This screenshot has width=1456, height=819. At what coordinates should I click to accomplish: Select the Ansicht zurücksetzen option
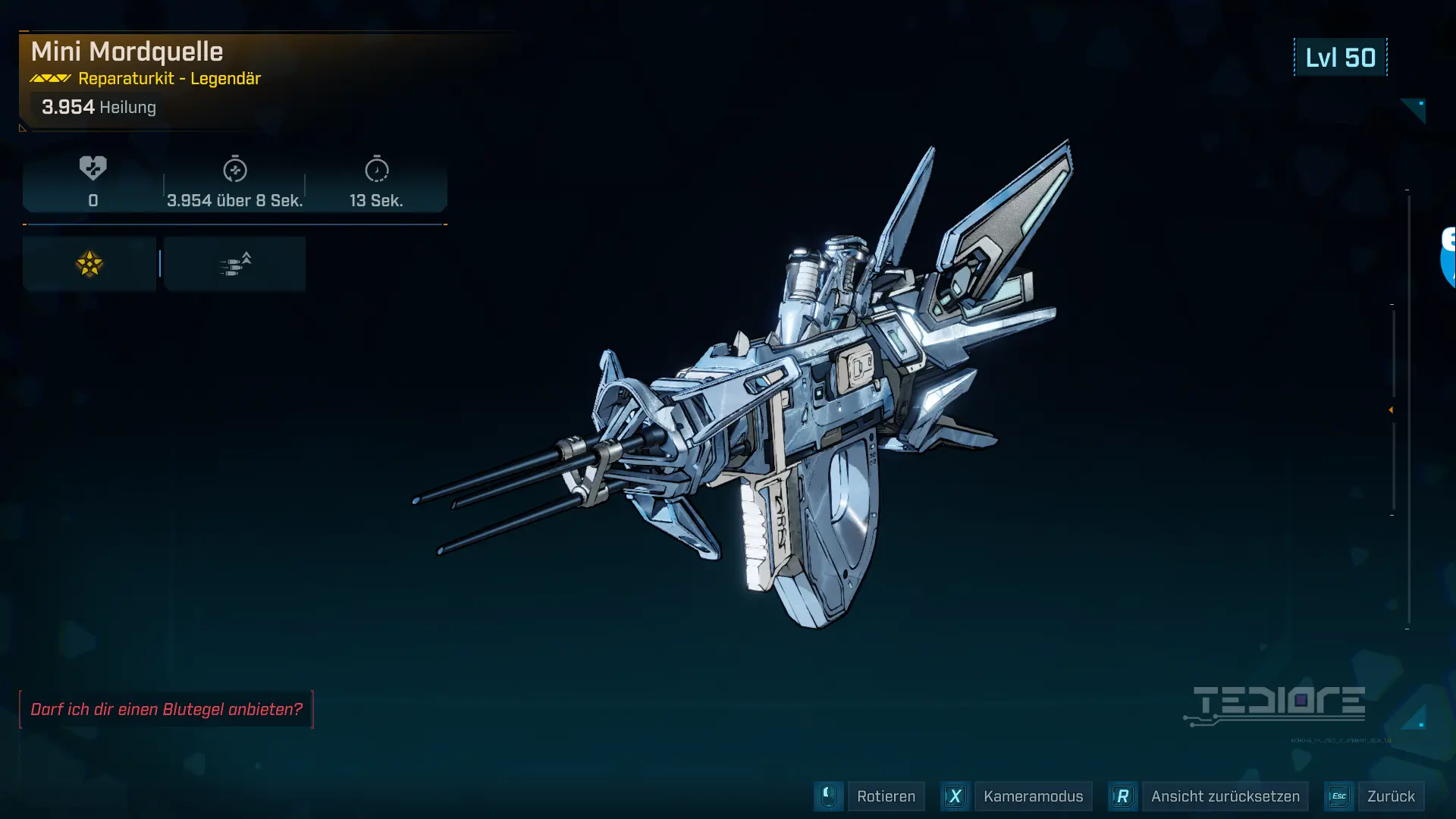pos(1224,796)
